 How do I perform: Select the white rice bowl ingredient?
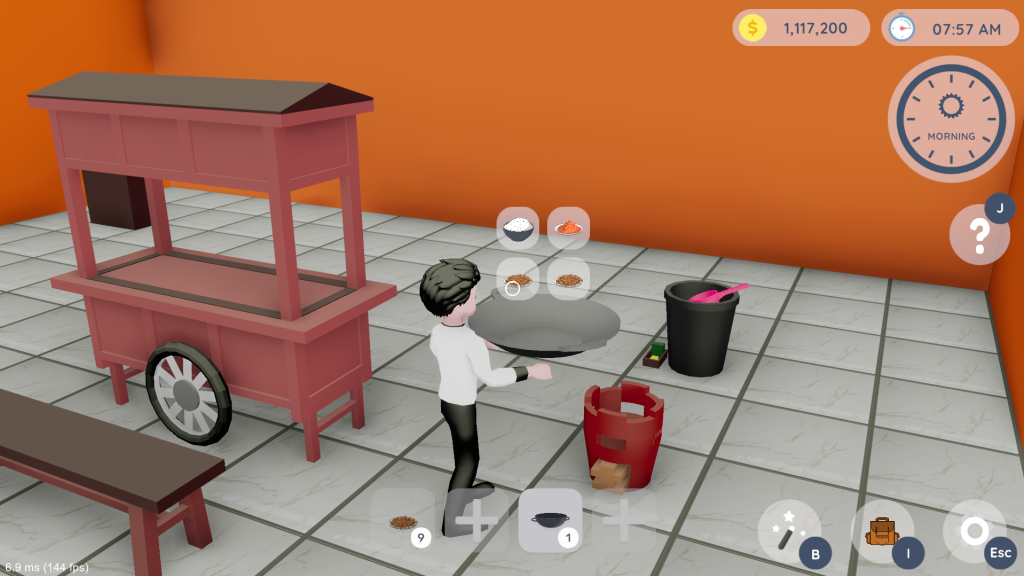click(x=517, y=228)
